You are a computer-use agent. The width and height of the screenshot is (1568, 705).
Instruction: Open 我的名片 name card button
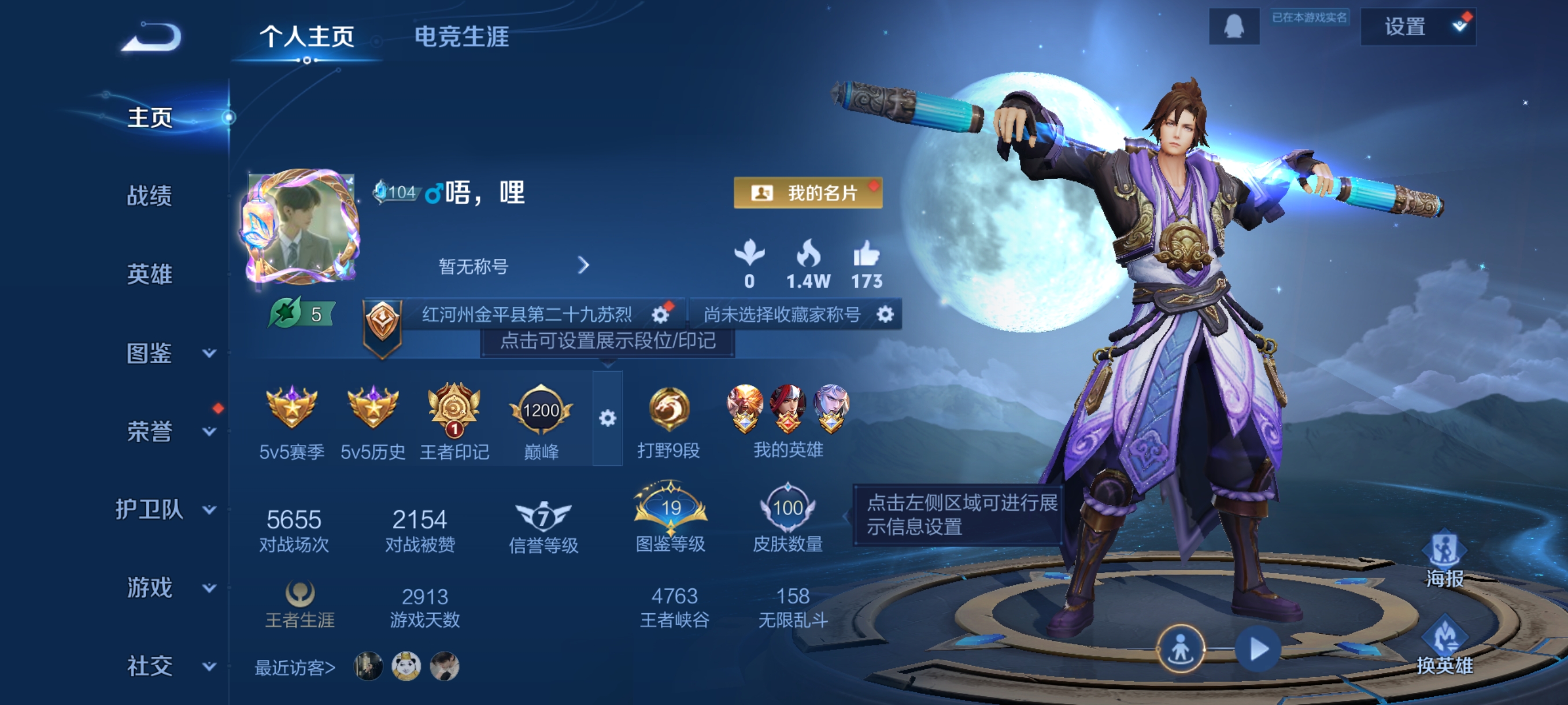point(807,193)
